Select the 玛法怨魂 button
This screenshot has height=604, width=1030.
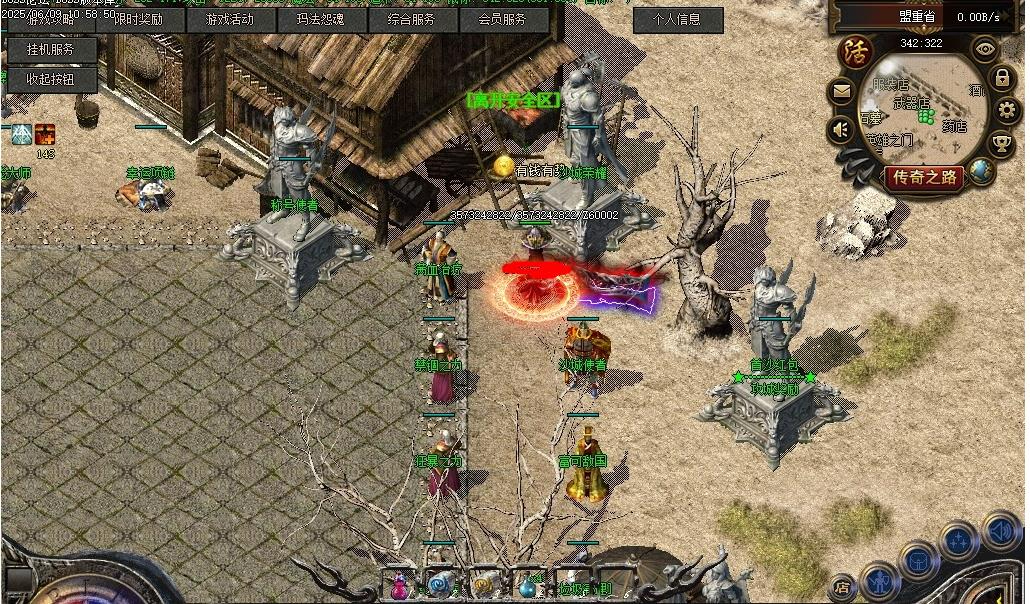coord(321,19)
